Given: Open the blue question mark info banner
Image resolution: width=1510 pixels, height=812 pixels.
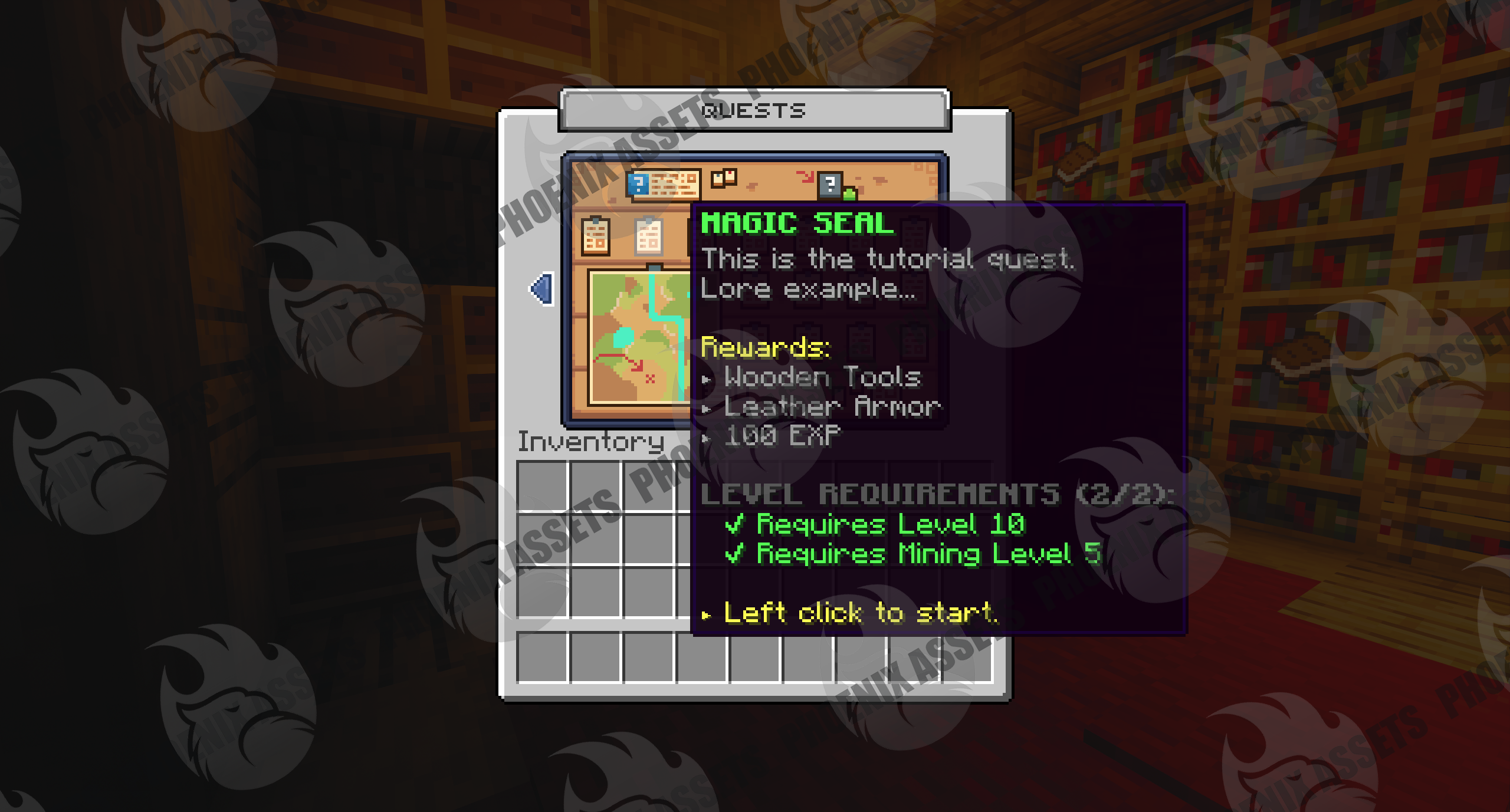Looking at the screenshot, I should (x=663, y=185).
